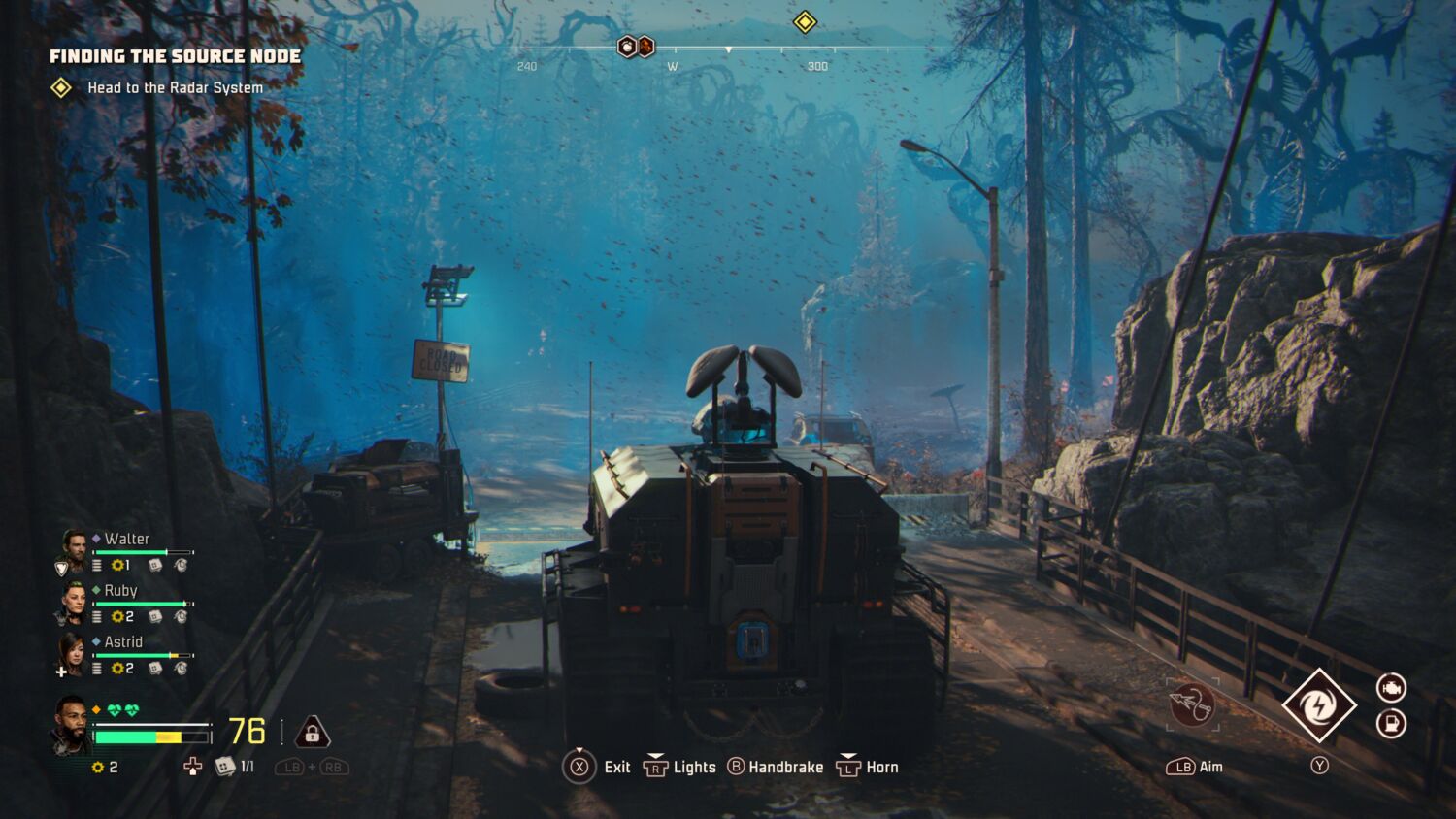This screenshot has height=819, width=1456.
Task: Activate the lightning bolt vehicle ability
Action: pos(1318,705)
